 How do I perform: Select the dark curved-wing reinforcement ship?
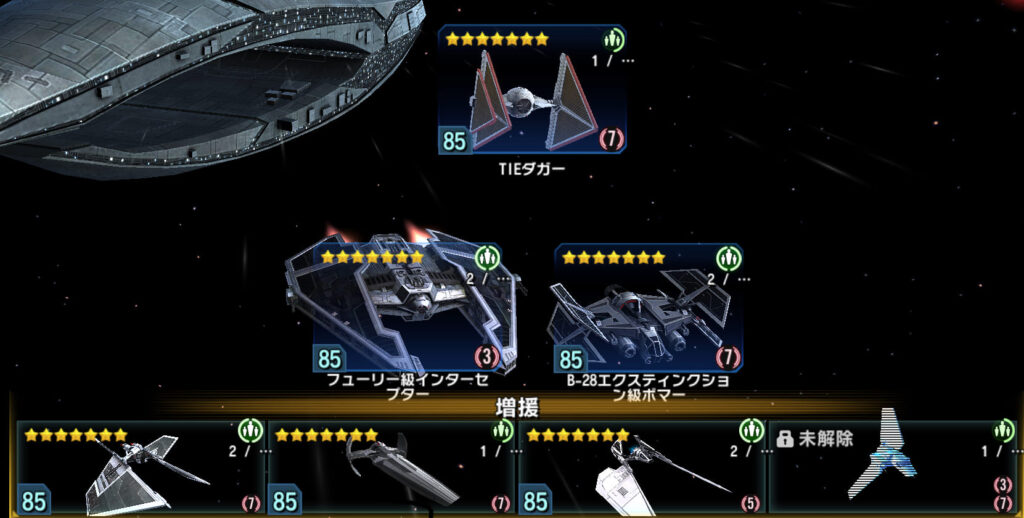(391, 468)
